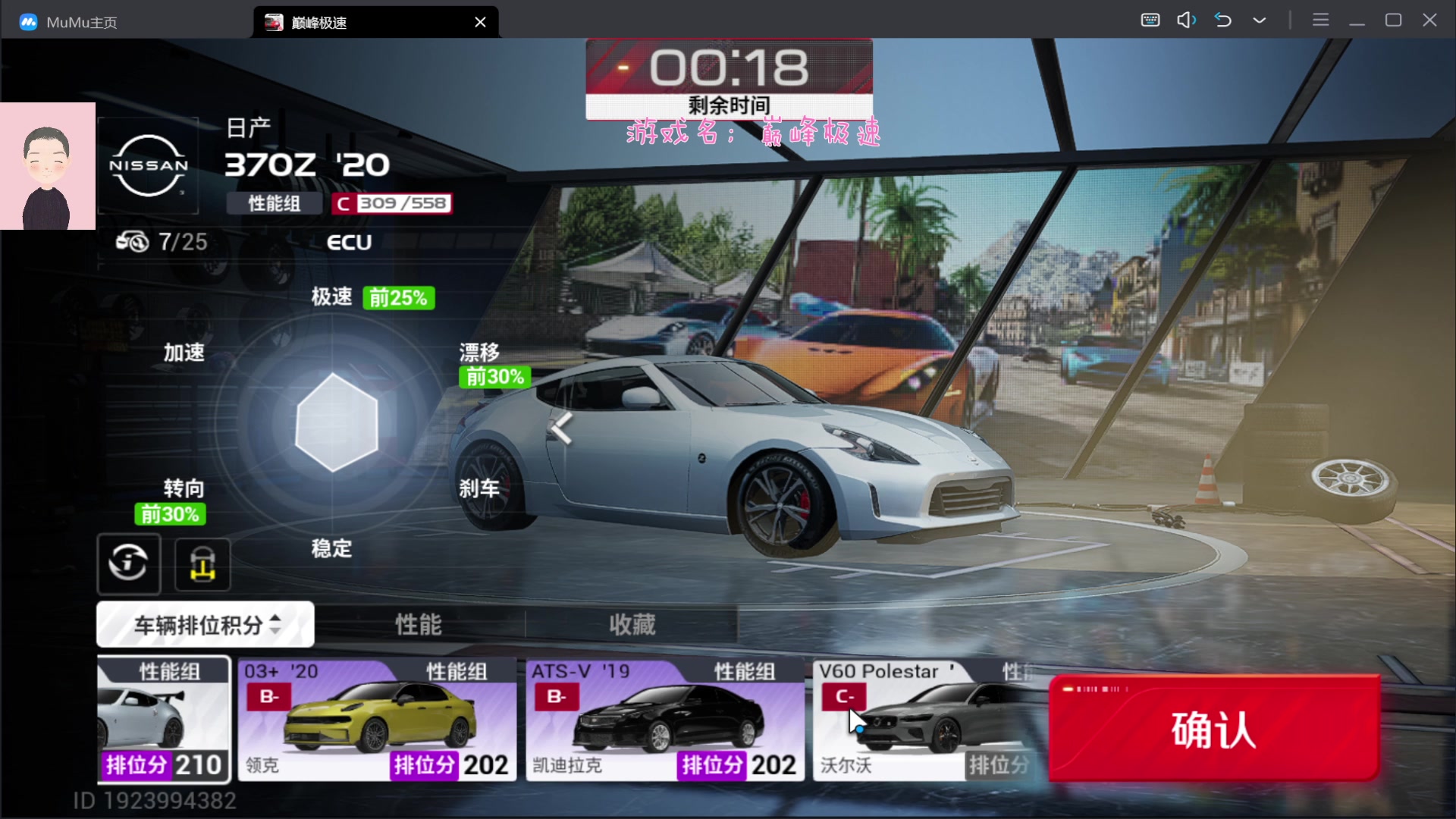Click the left arrow beside the car

tap(561, 428)
